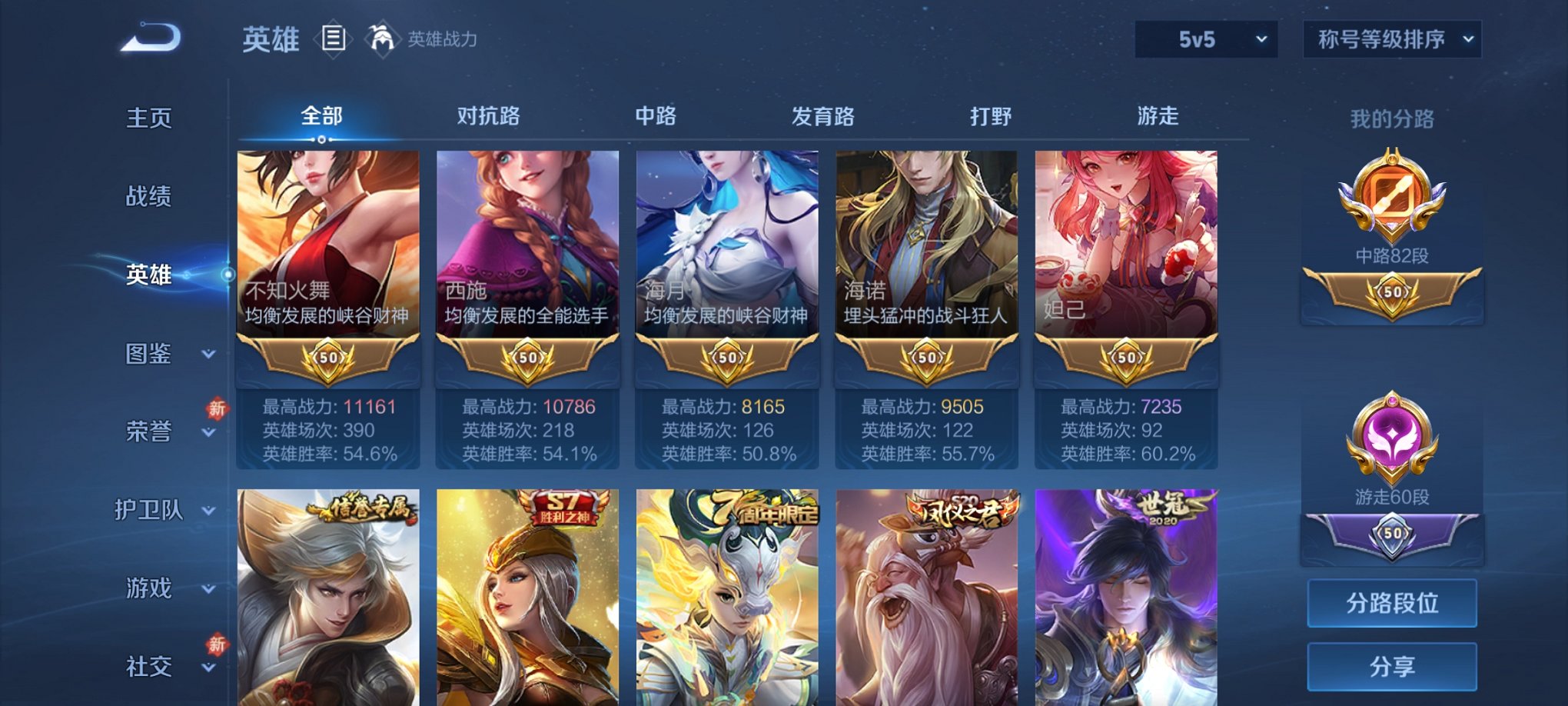Image resolution: width=1568 pixels, height=706 pixels.
Task: Click the tab underline indicator below 全部
Action: pyautogui.click(x=322, y=138)
